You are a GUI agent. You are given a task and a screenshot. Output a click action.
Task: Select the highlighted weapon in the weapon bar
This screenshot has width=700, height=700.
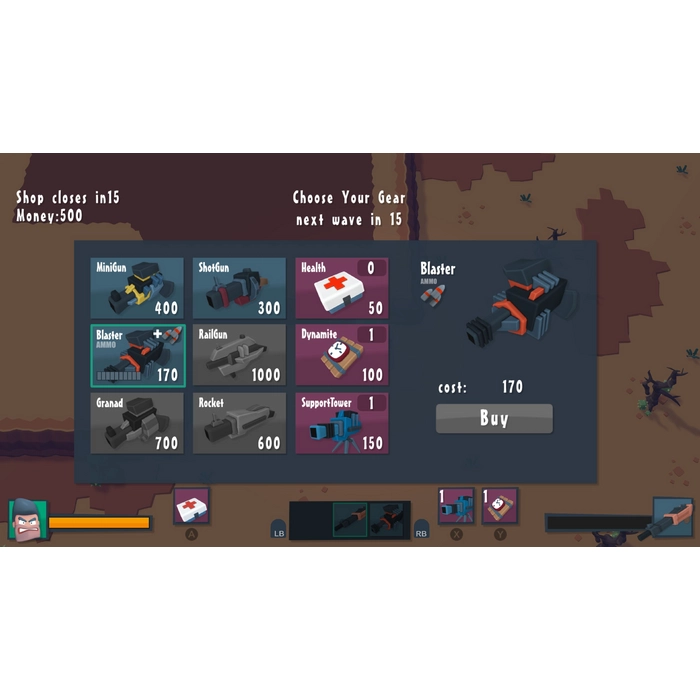click(350, 520)
